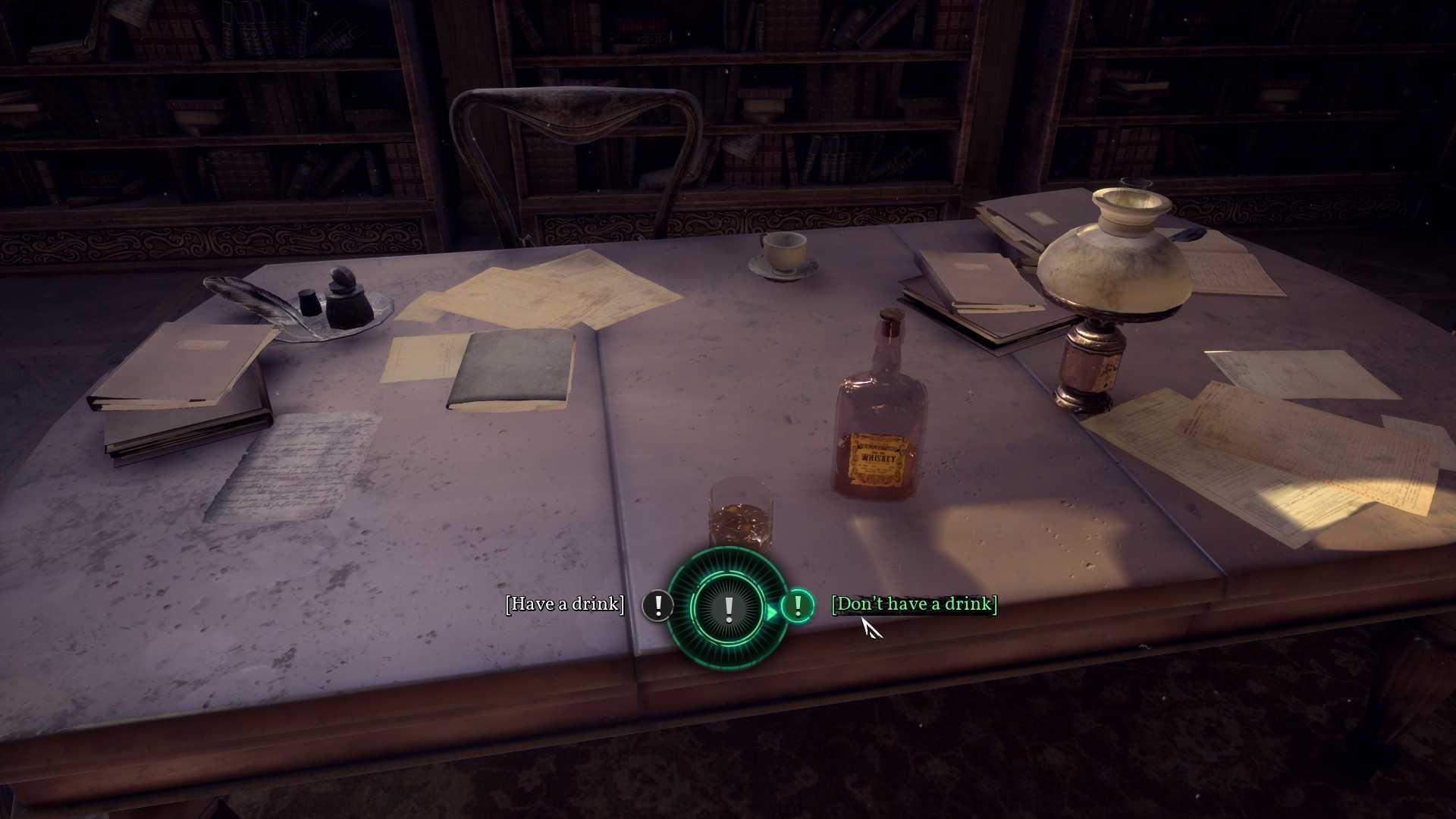1456x819 pixels.
Task: Choose the "Have a drink" option
Action: (565, 604)
